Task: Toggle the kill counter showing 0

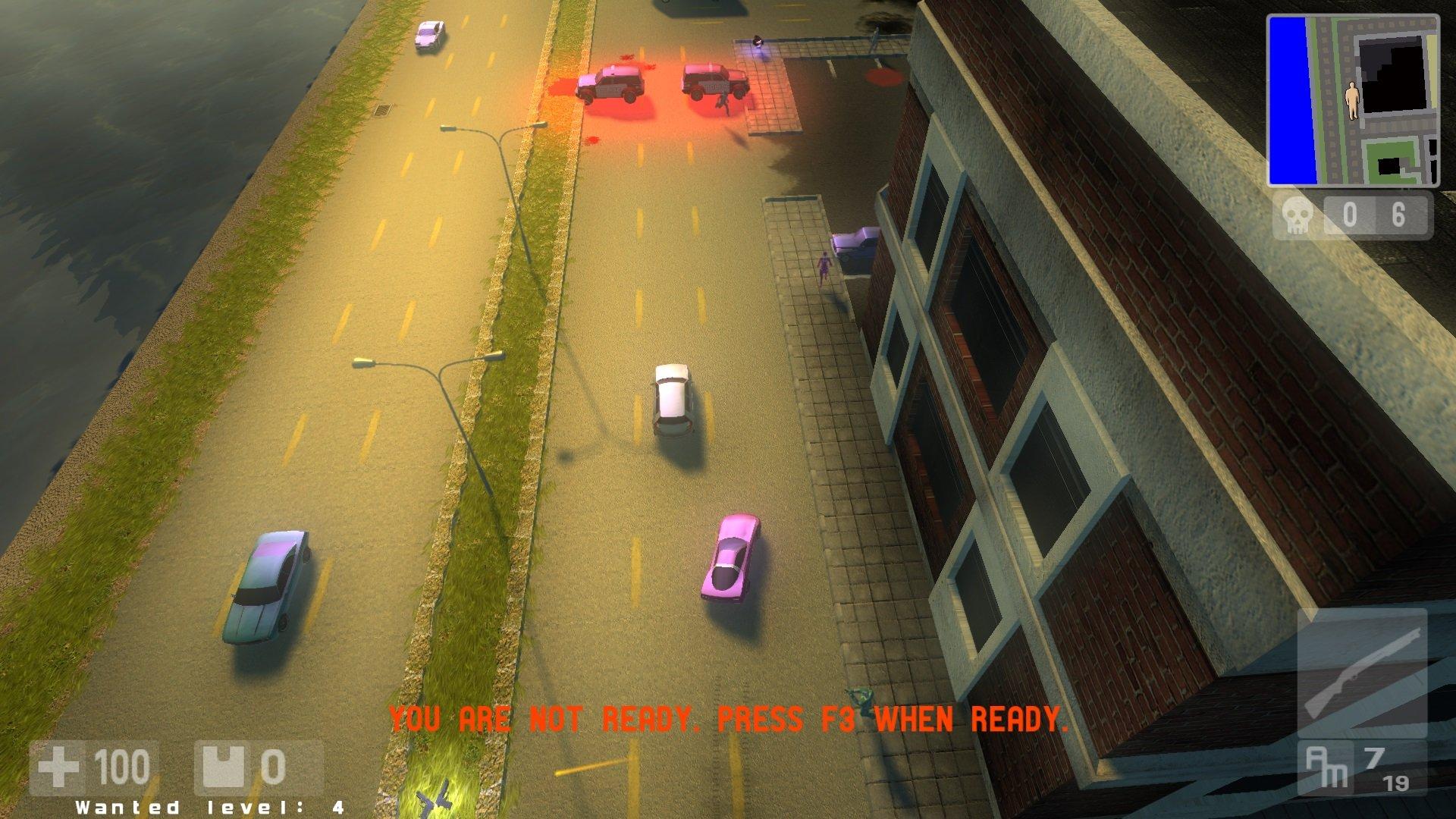Action: (x=1351, y=215)
